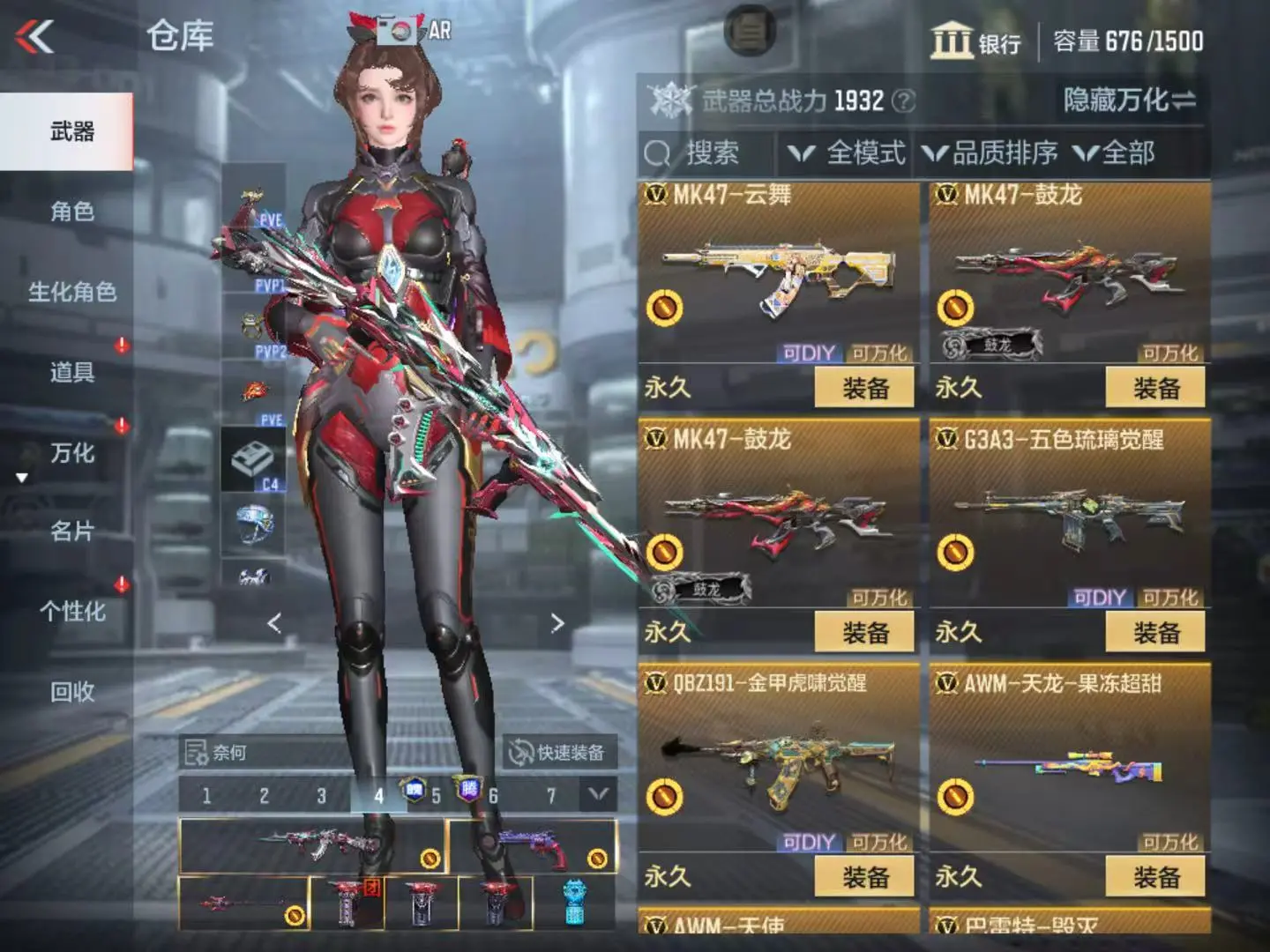Open the 万化 category

click(x=71, y=453)
